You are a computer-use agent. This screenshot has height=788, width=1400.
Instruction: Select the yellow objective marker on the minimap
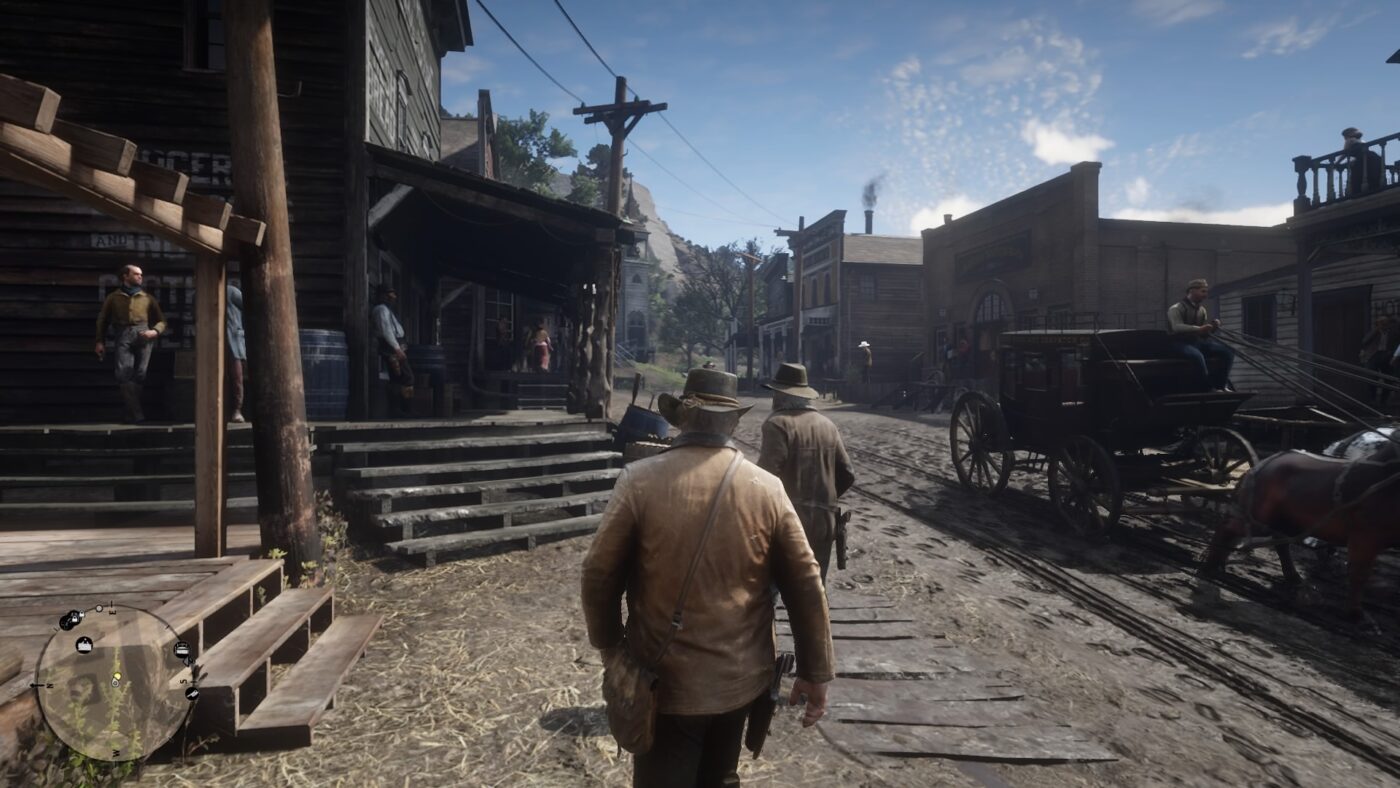117,675
